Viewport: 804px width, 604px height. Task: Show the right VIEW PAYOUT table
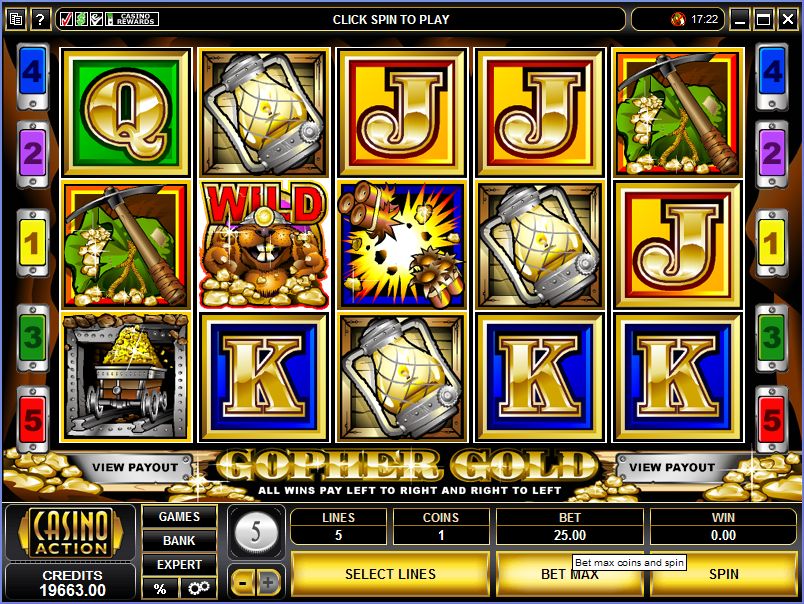(x=672, y=467)
